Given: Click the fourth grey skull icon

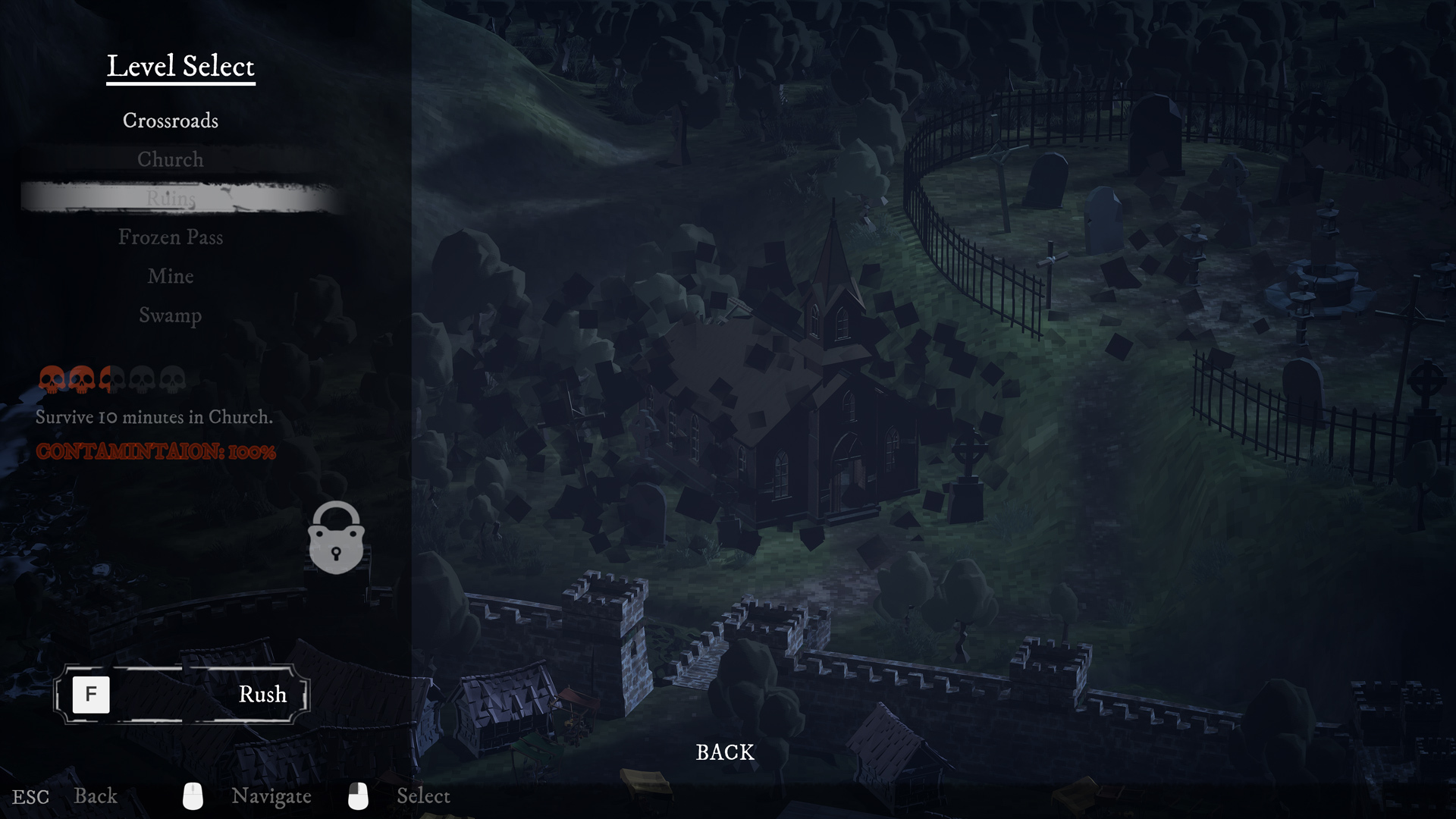Looking at the screenshot, I should (141, 379).
